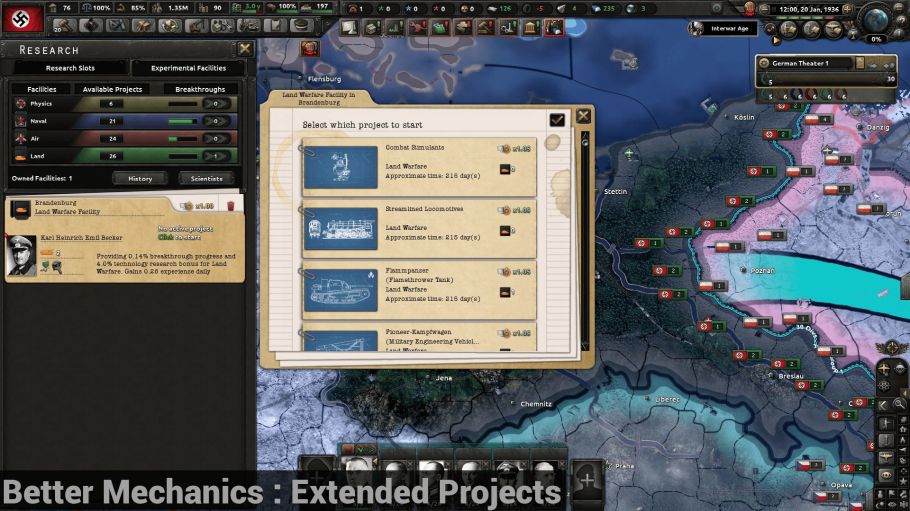Viewport: 910px width, 511px height.
Task: Close the Research panel
Action: [245, 49]
